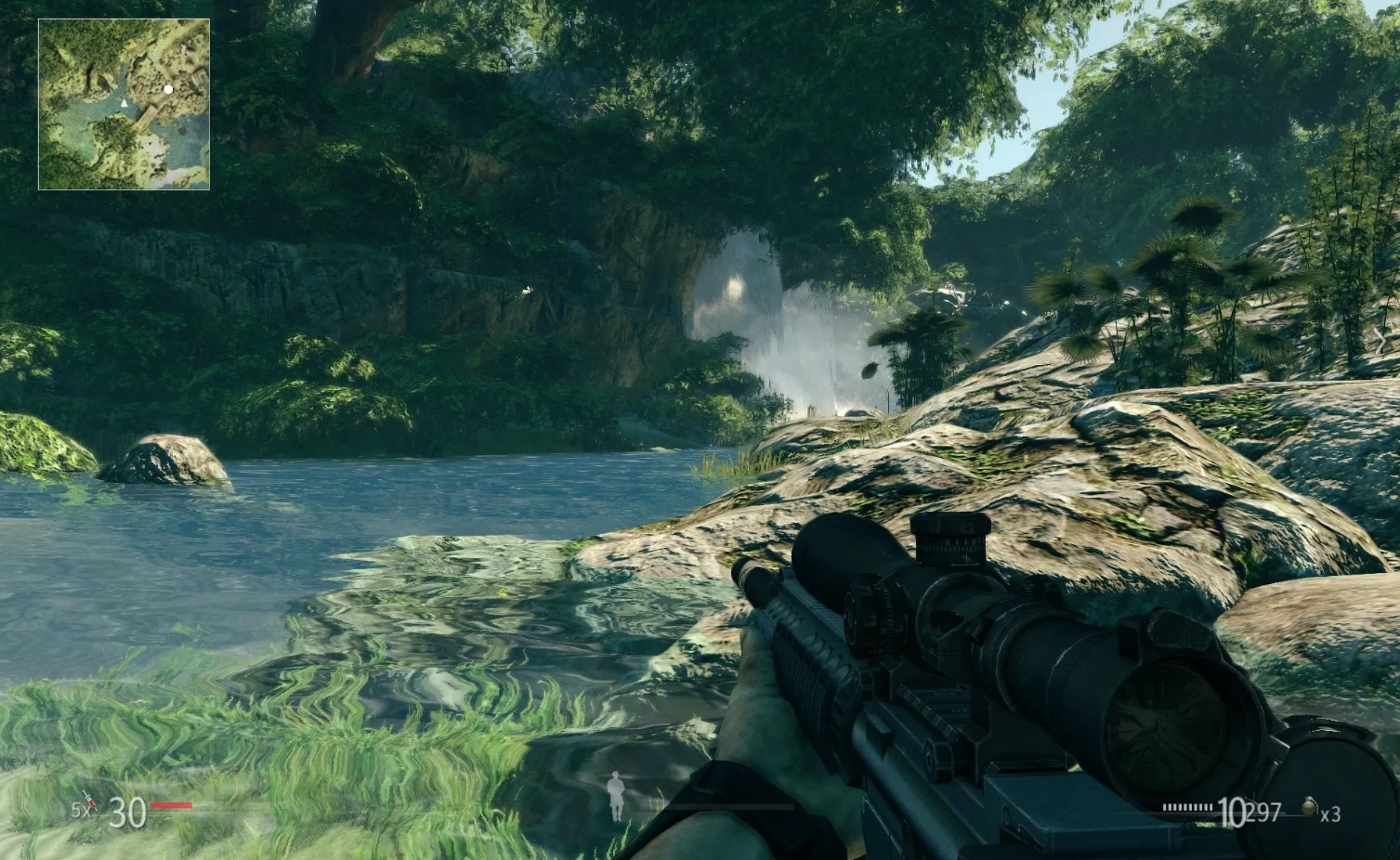This screenshot has height=860, width=1400.
Task: Select the grenade icon near ammo counter
Action: 1310,806
